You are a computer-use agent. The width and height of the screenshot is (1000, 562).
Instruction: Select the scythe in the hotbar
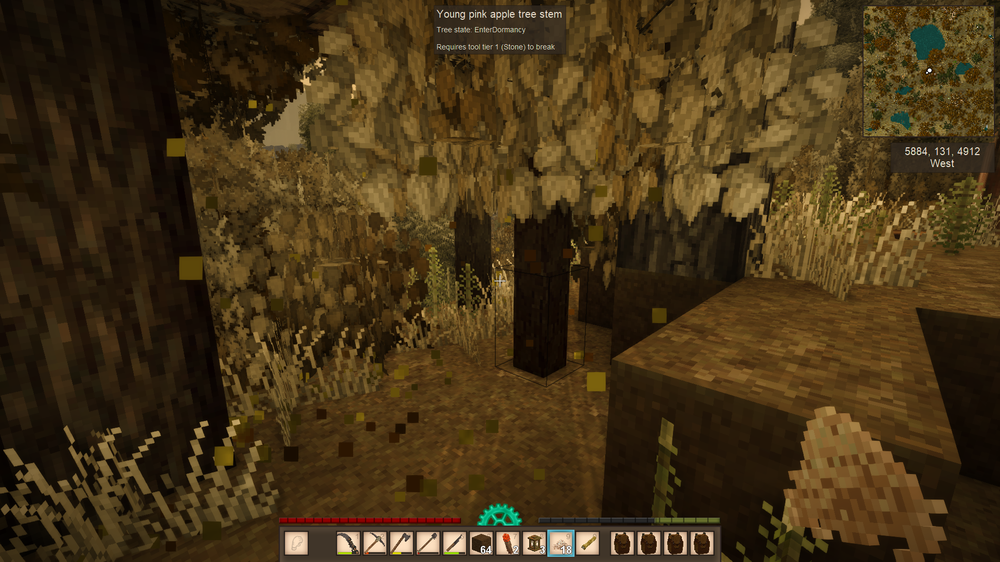point(349,543)
